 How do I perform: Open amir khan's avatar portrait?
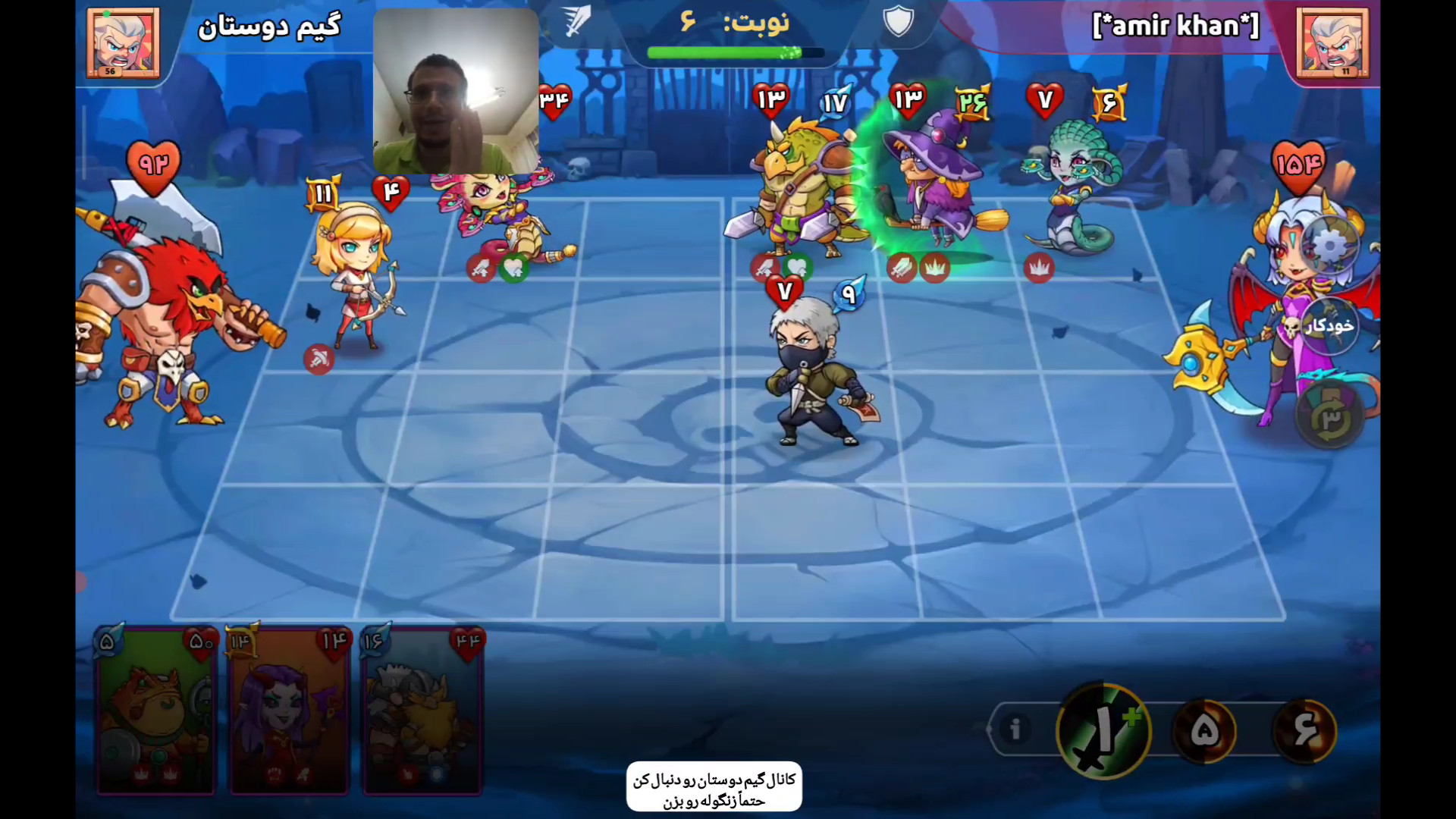pyautogui.click(x=1332, y=42)
